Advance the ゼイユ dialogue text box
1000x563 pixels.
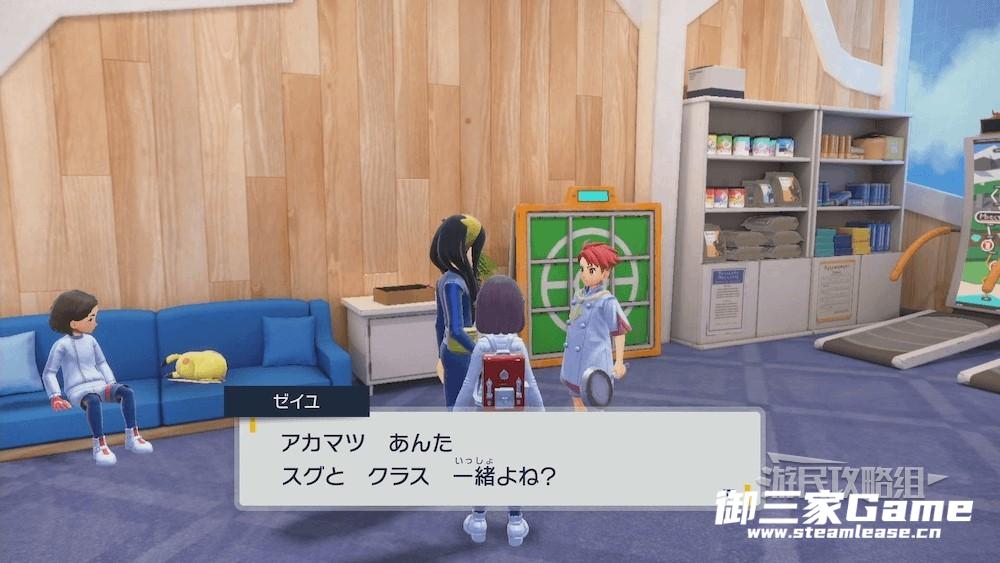[x=497, y=457]
